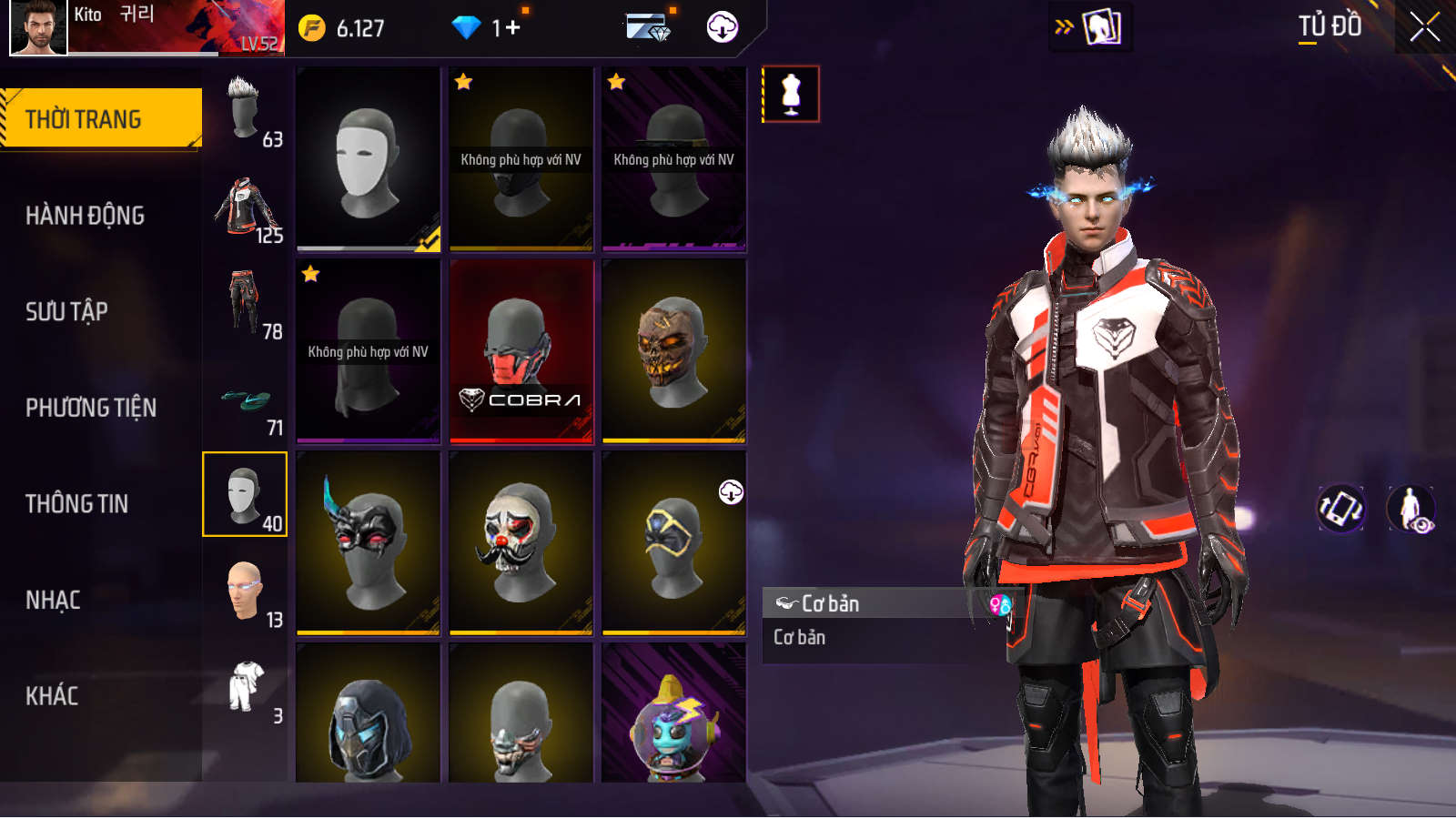Image resolution: width=1456 pixels, height=819 pixels.
Task: Select the orange skull mask item
Action: [673, 351]
